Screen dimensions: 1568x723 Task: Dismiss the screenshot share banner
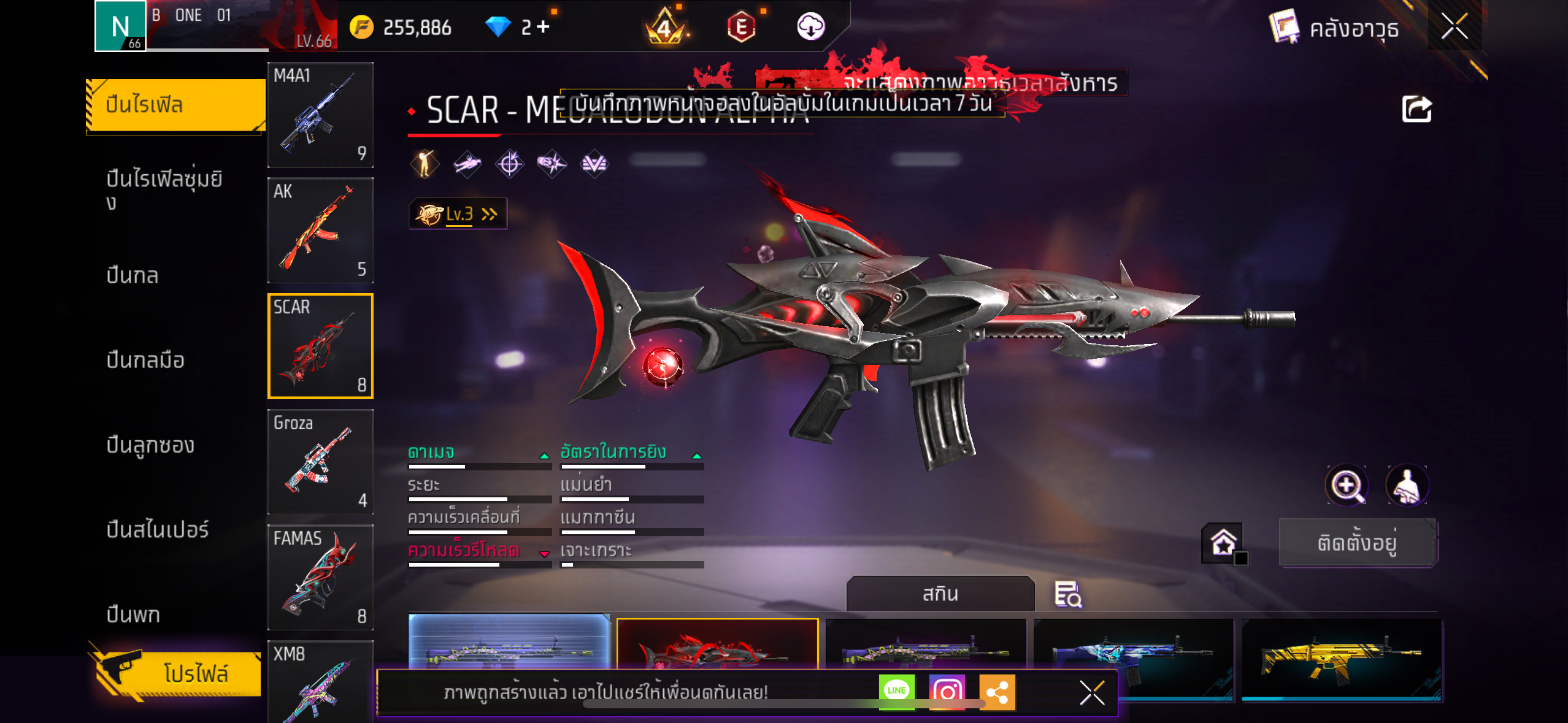[1092, 693]
